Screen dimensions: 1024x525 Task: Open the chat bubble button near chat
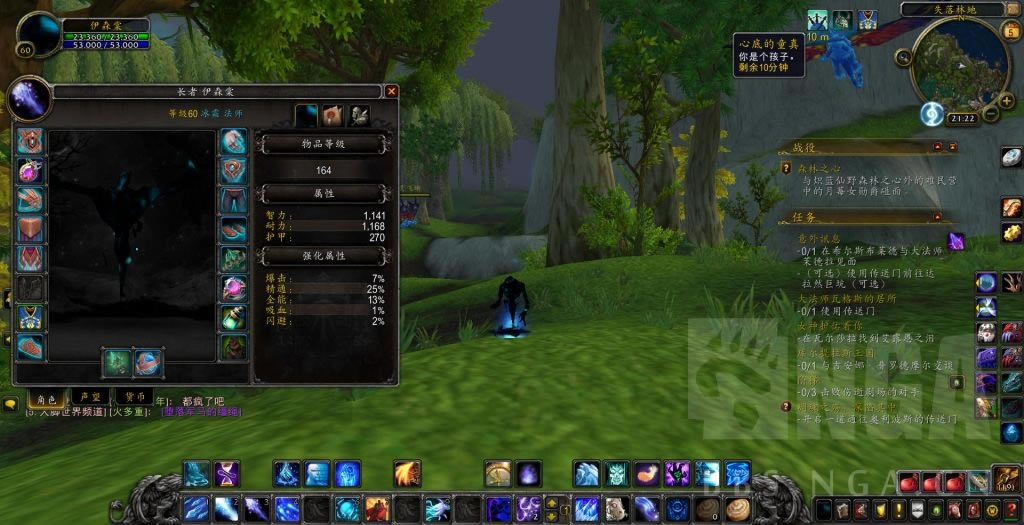[x=11, y=404]
